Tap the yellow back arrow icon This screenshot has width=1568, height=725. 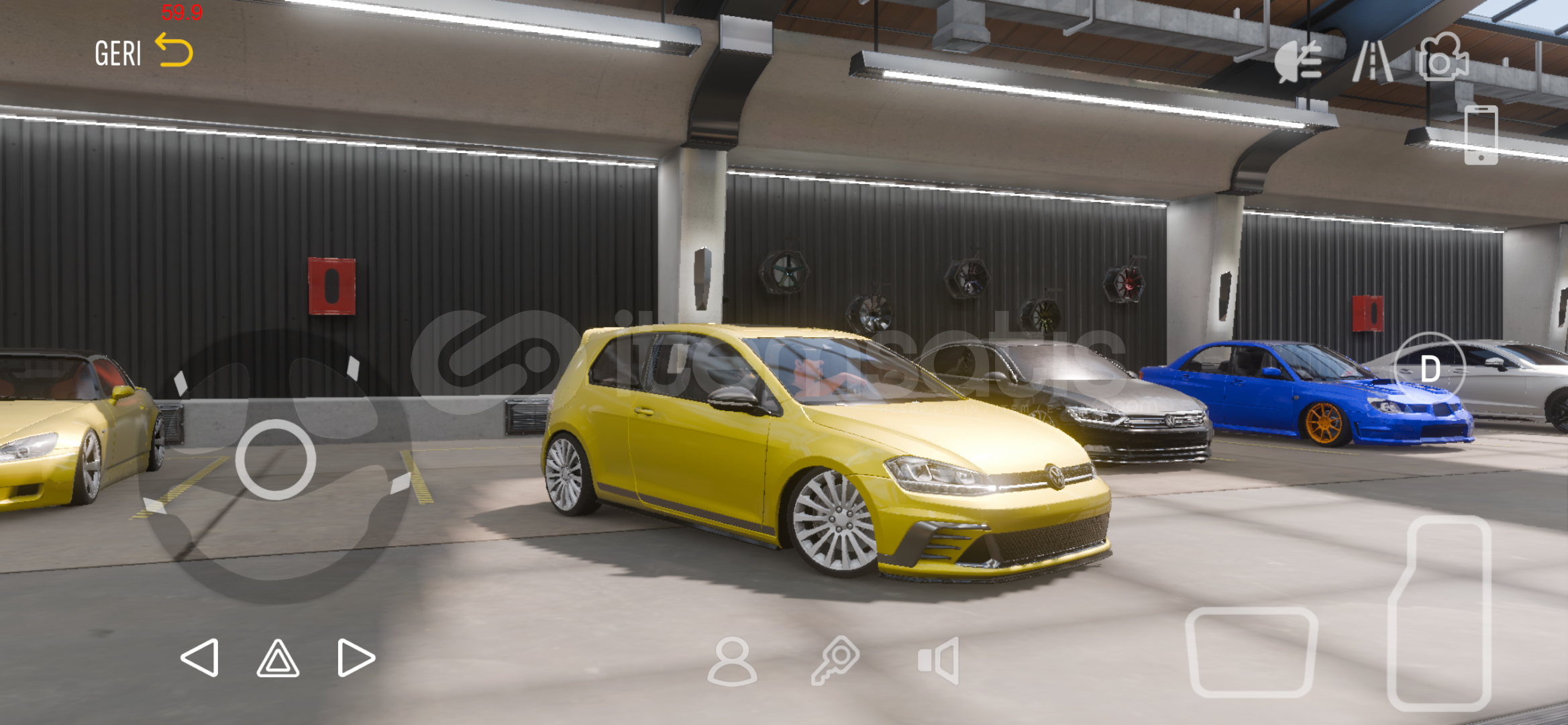click(x=174, y=50)
